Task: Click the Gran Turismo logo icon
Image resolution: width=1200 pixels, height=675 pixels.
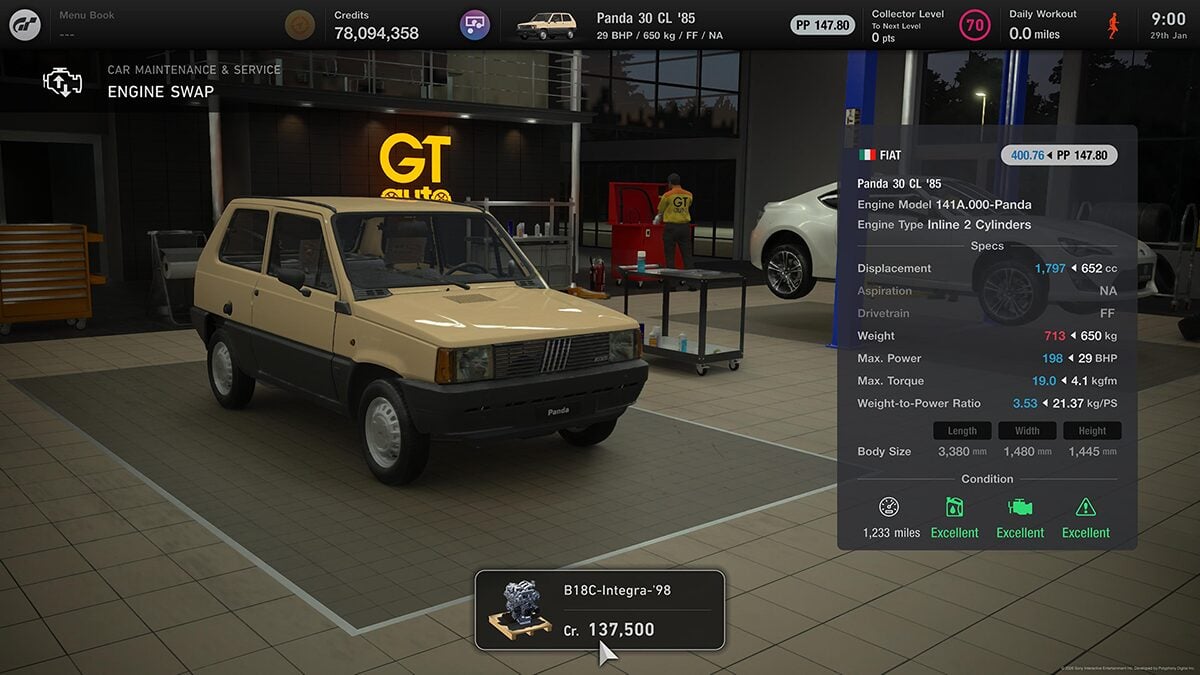Action: point(25,25)
